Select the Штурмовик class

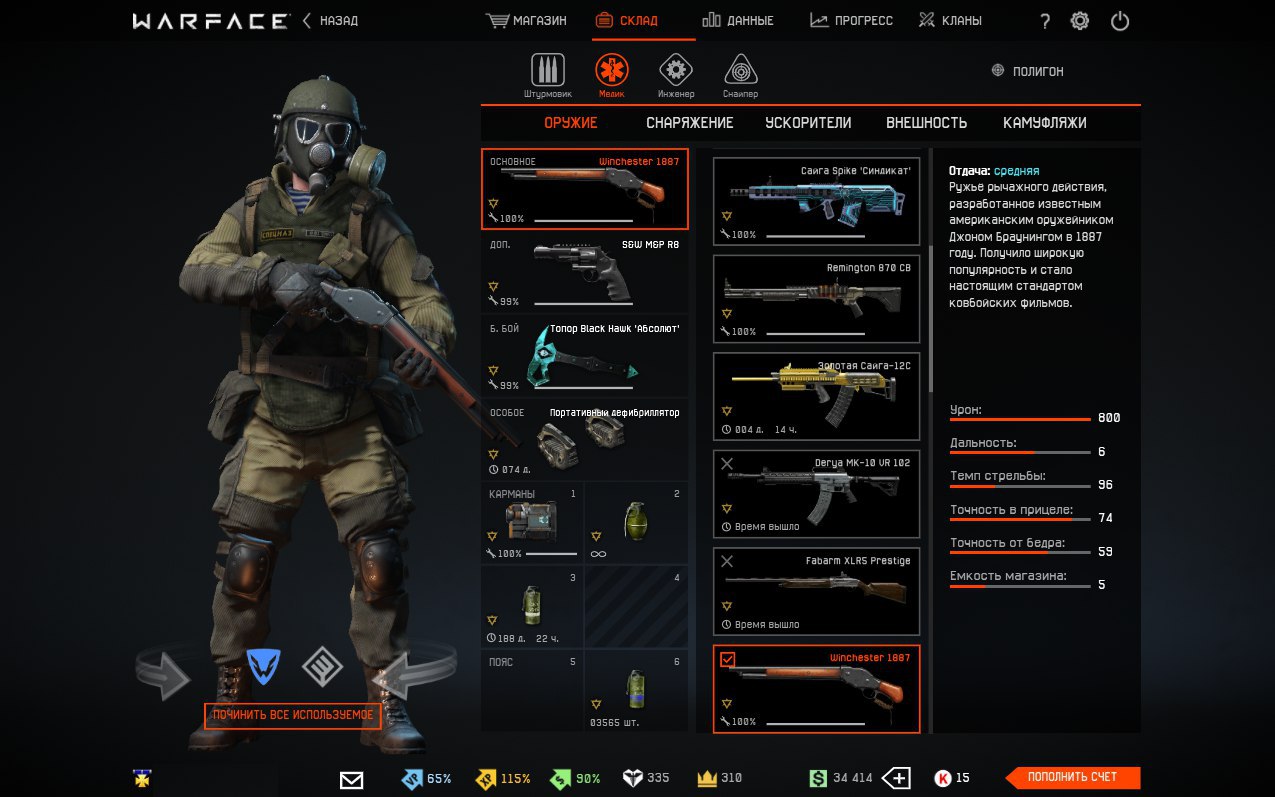tap(547, 76)
